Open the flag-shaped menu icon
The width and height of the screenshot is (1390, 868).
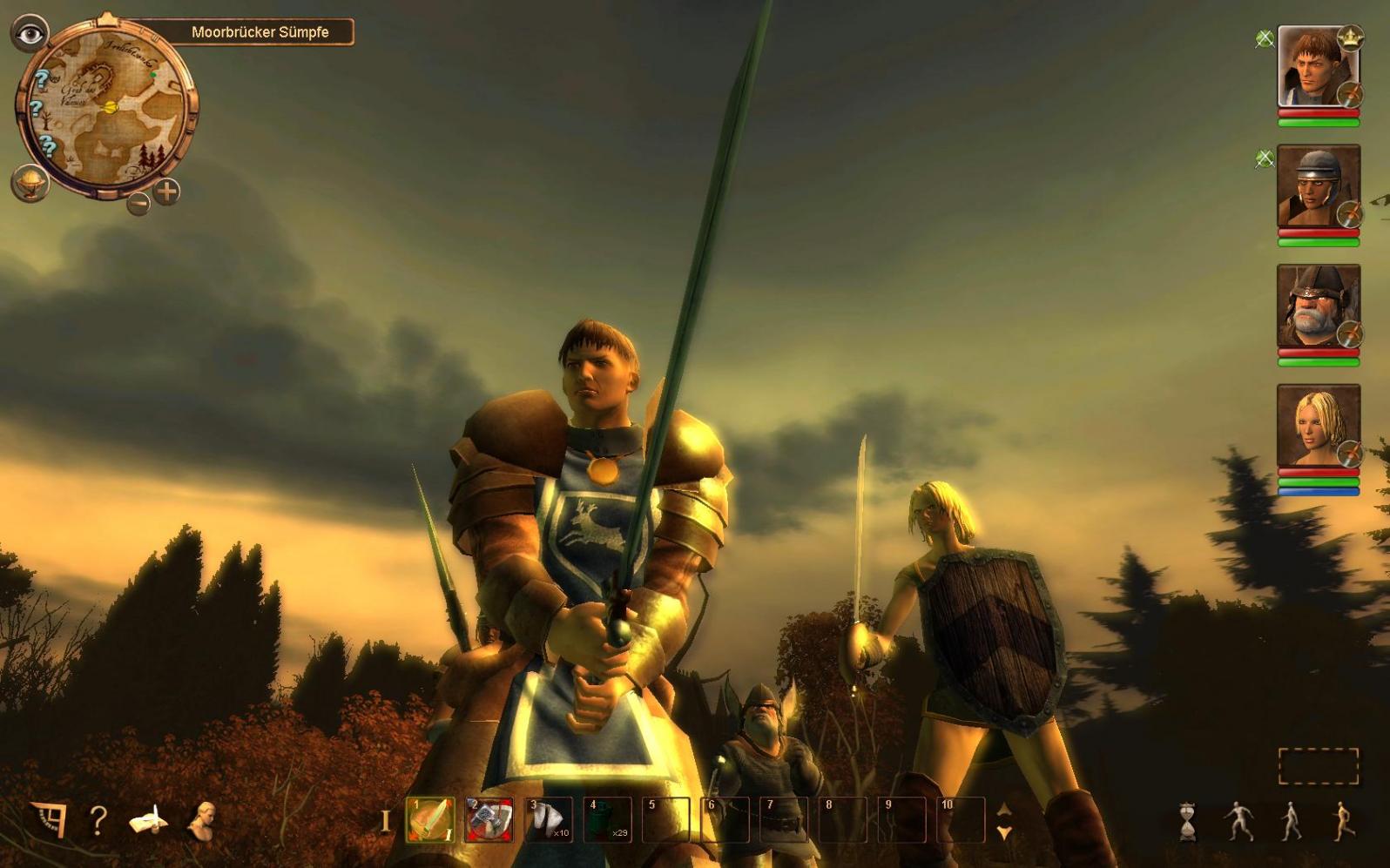(x=49, y=818)
